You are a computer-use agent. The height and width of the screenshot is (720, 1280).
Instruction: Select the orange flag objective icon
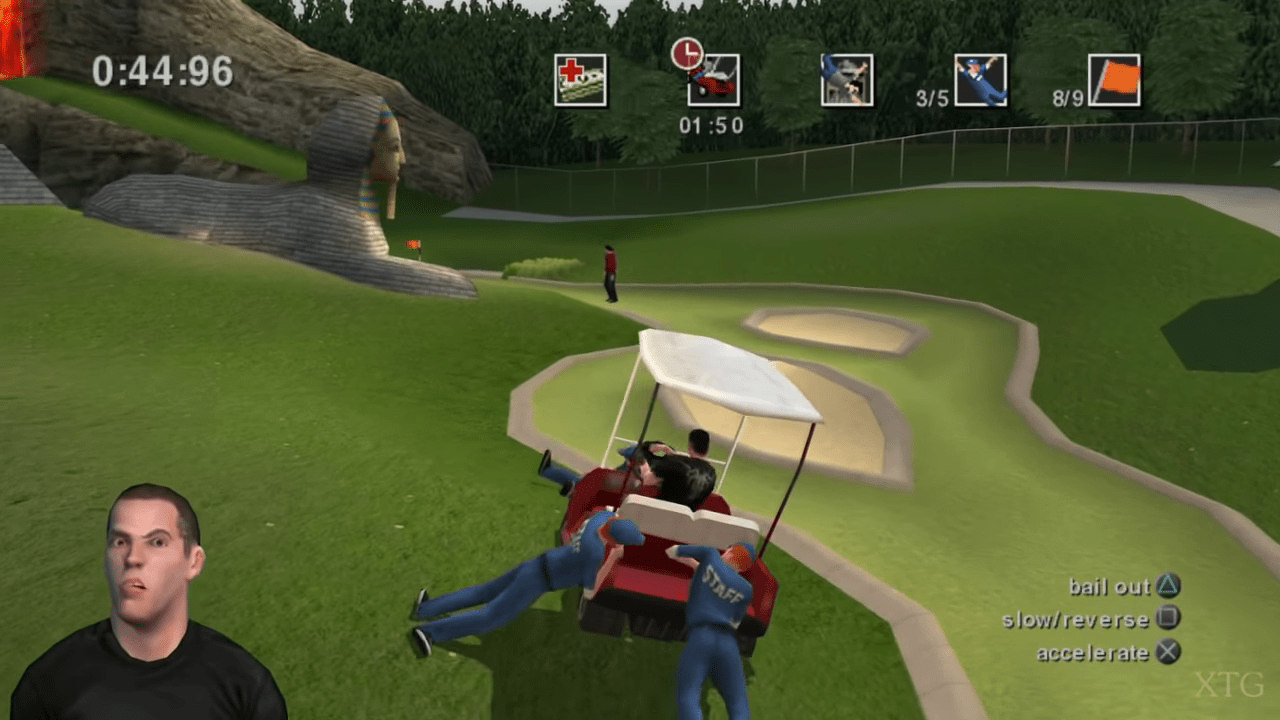(x=1114, y=80)
